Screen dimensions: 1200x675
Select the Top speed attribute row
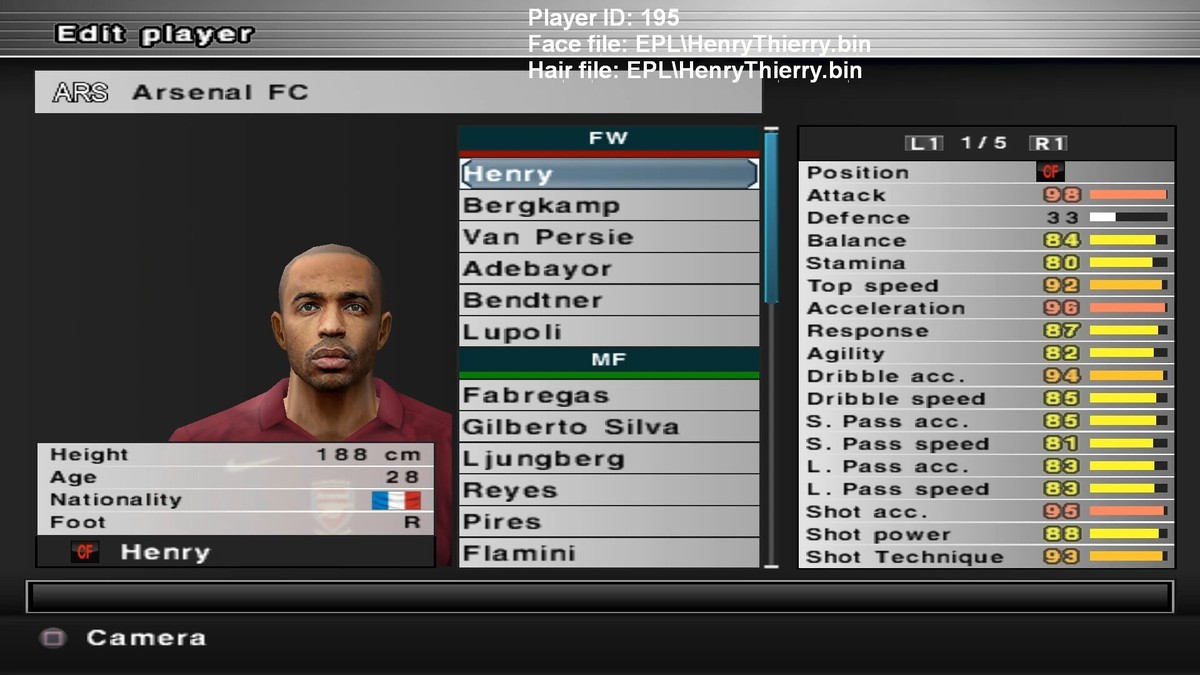pos(985,285)
